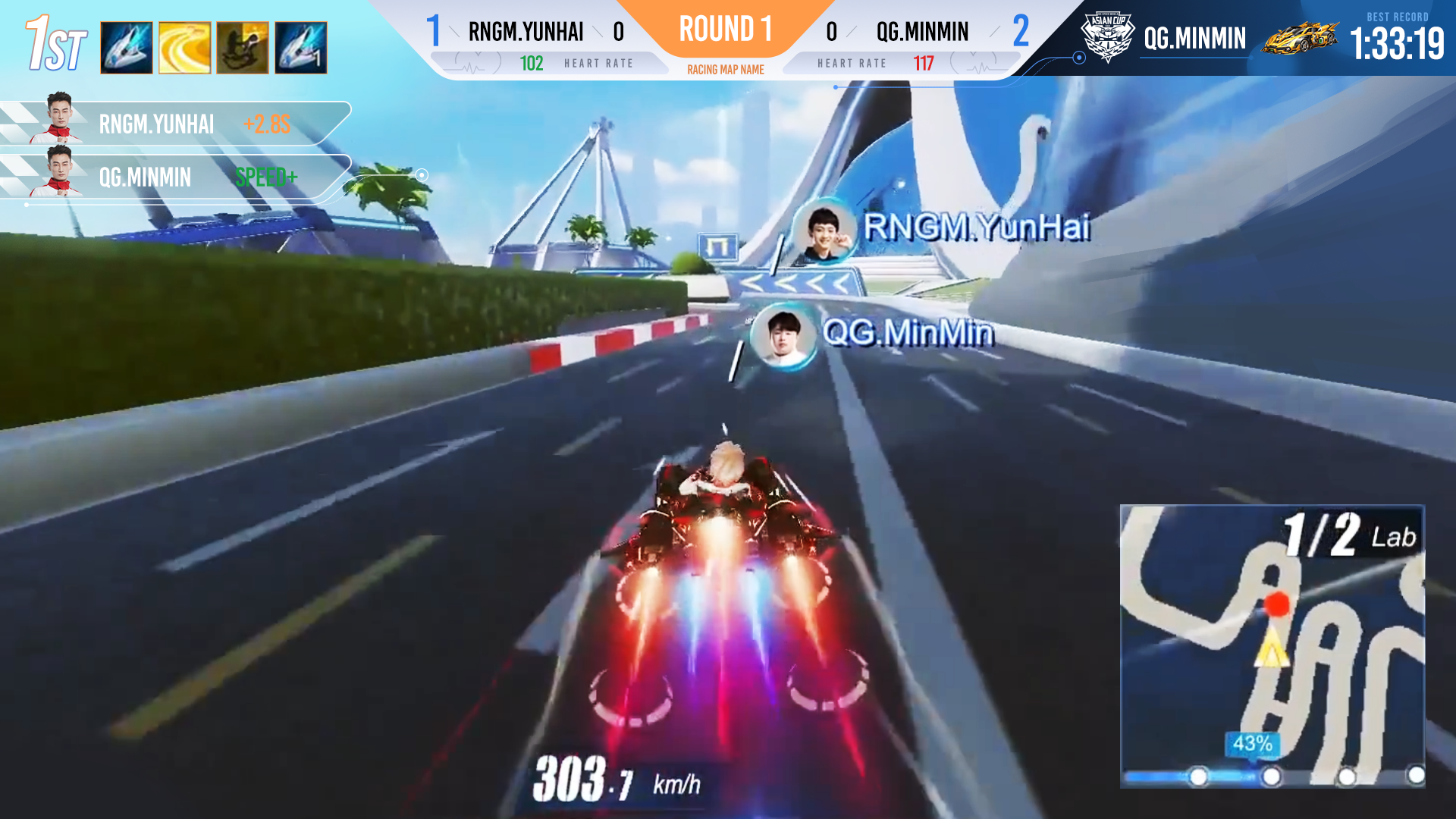This screenshot has height=819, width=1456.
Task: Click the Asian Cup tournament logo
Action: (1107, 37)
